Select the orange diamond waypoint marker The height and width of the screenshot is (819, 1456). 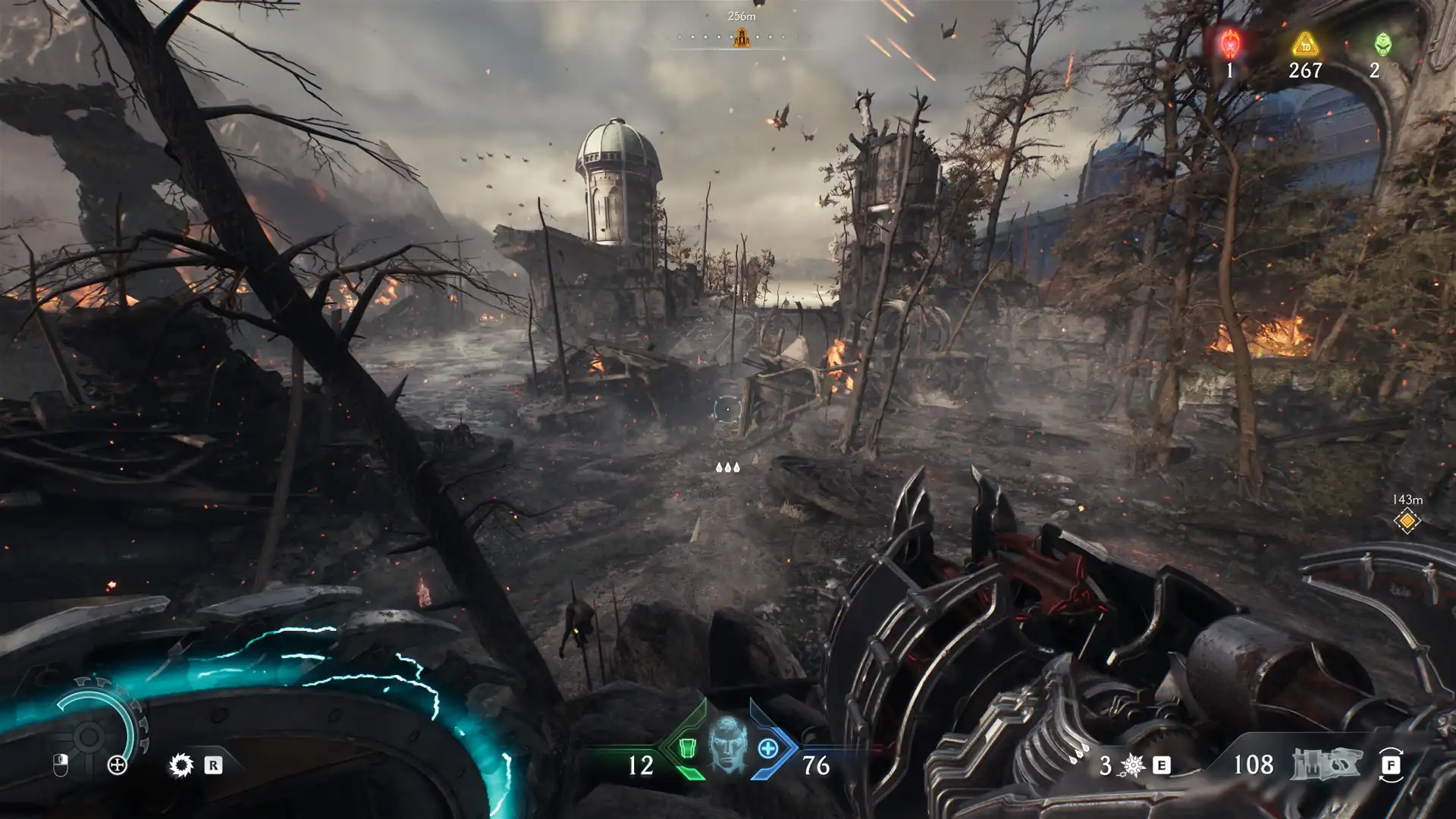pos(1407,522)
